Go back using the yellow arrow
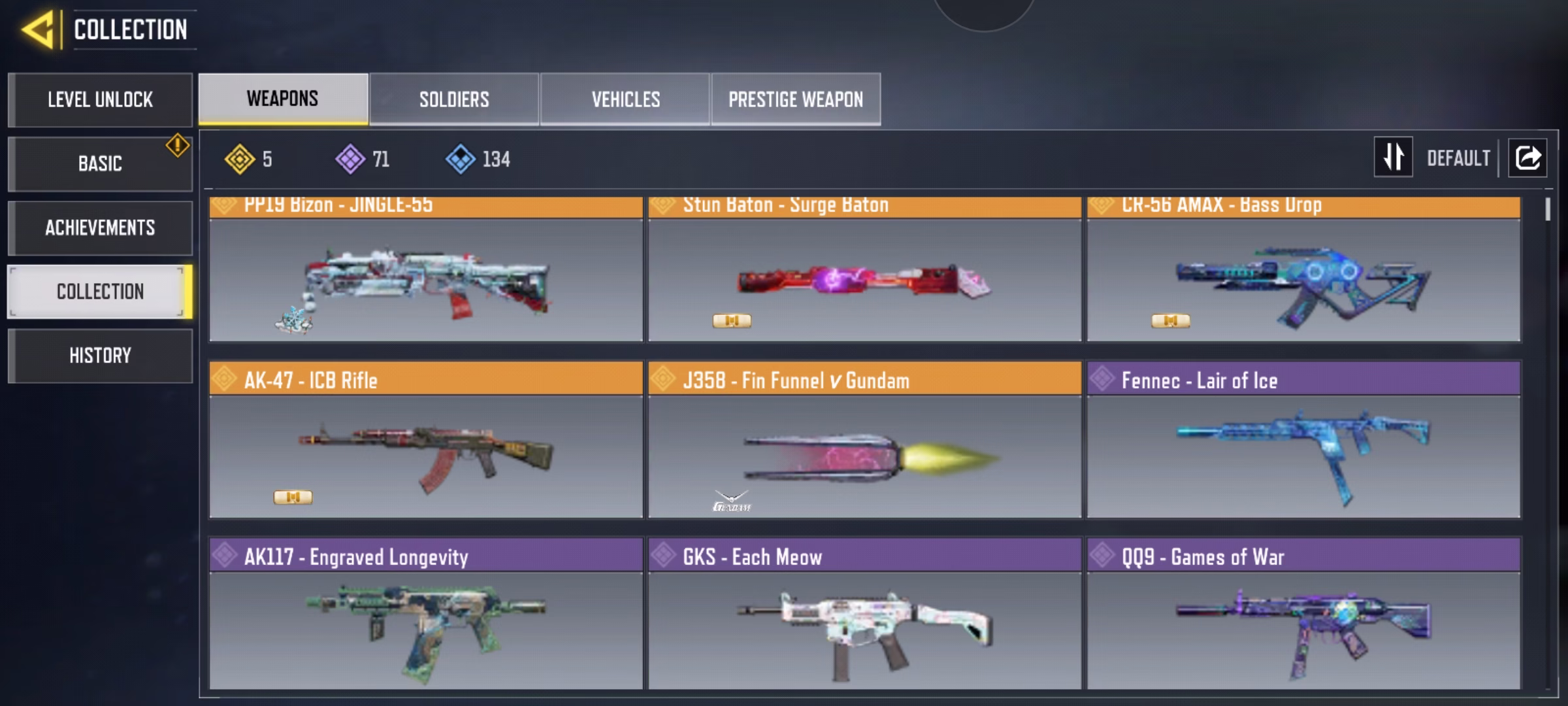The width and height of the screenshot is (1568, 706). (38, 30)
